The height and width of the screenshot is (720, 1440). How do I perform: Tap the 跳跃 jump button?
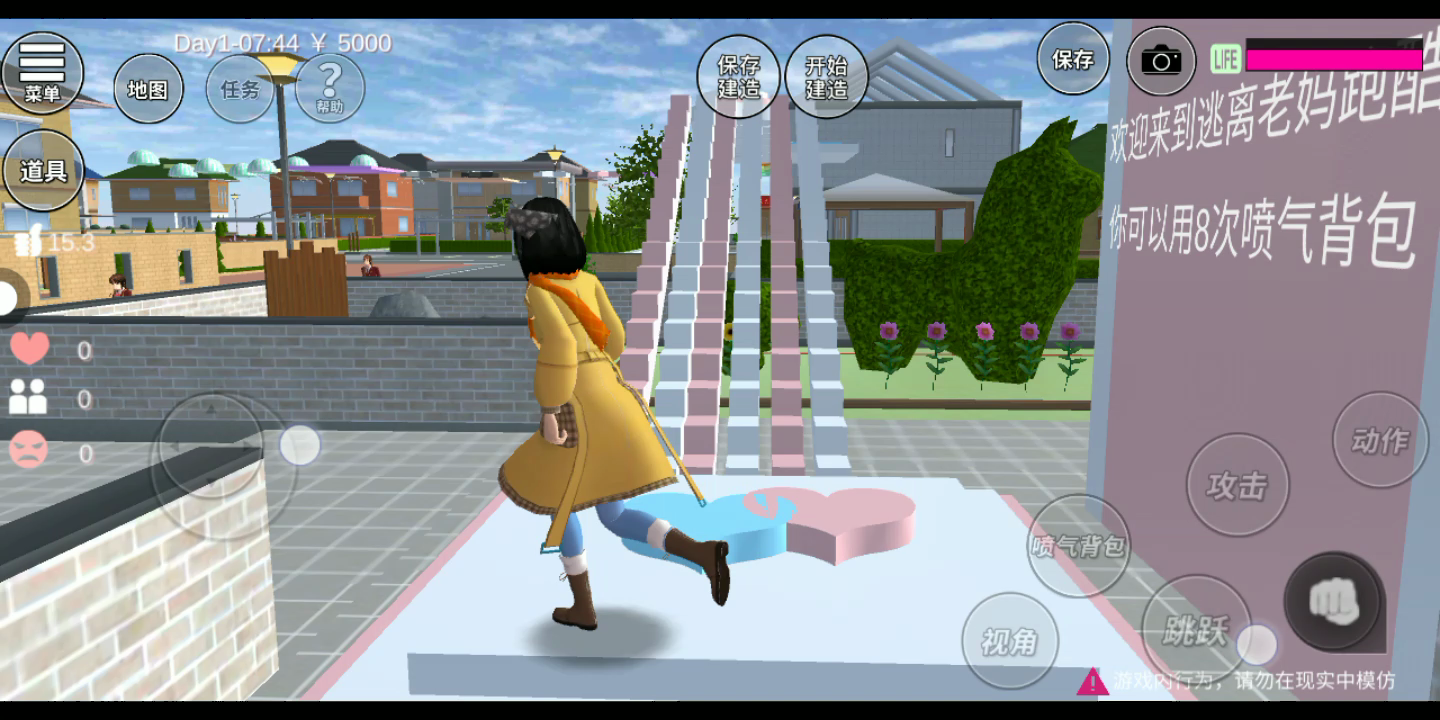1196,628
